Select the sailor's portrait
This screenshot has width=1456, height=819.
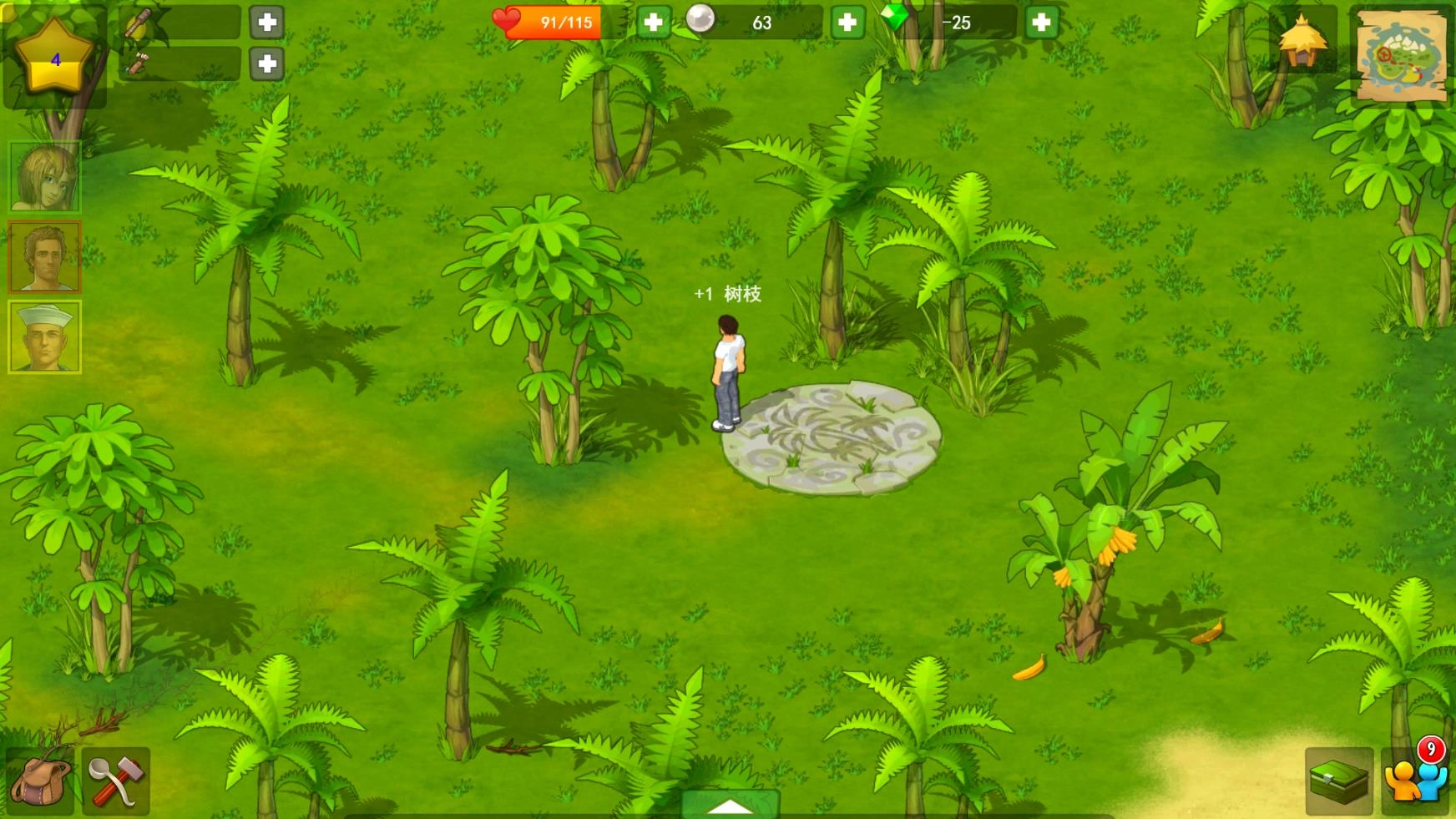[44, 335]
